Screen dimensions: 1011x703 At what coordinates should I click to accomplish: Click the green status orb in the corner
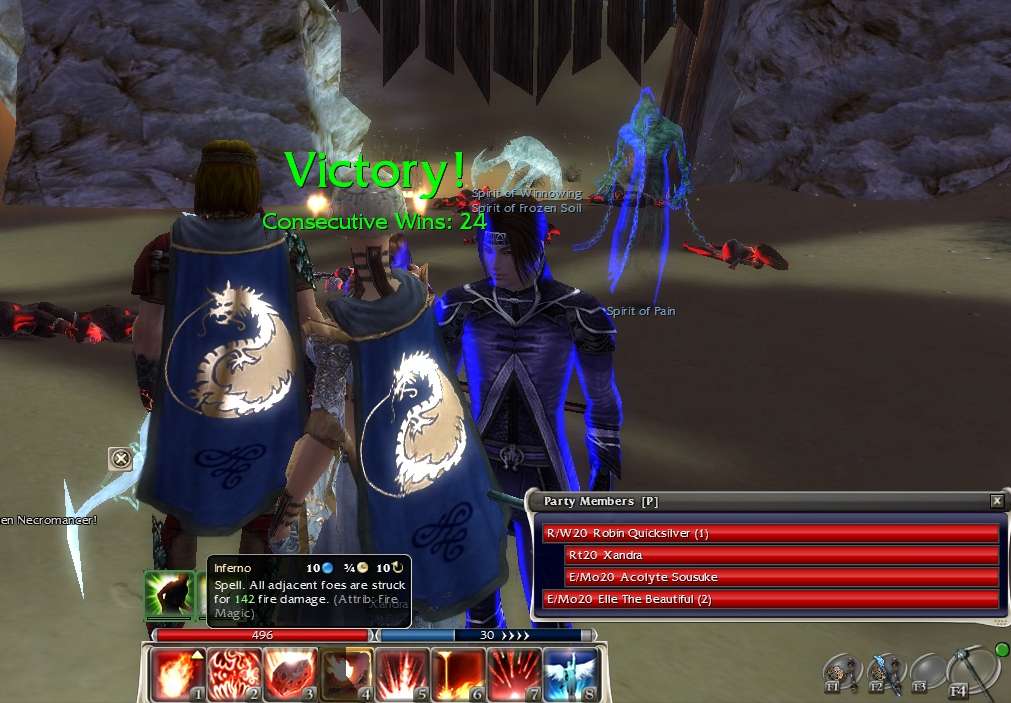tap(1002, 650)
